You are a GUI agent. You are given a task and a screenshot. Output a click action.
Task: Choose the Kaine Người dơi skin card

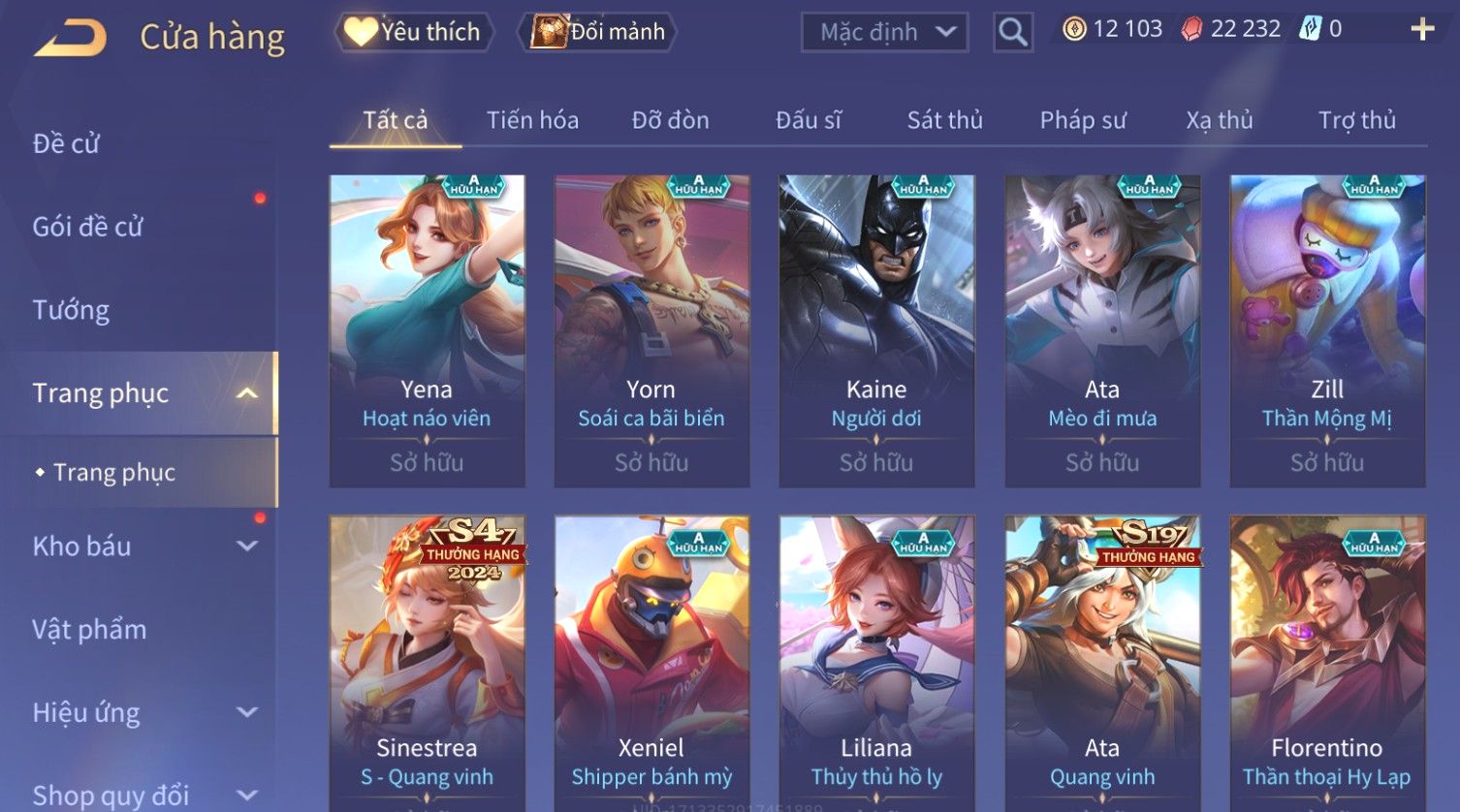coord(876,330)
